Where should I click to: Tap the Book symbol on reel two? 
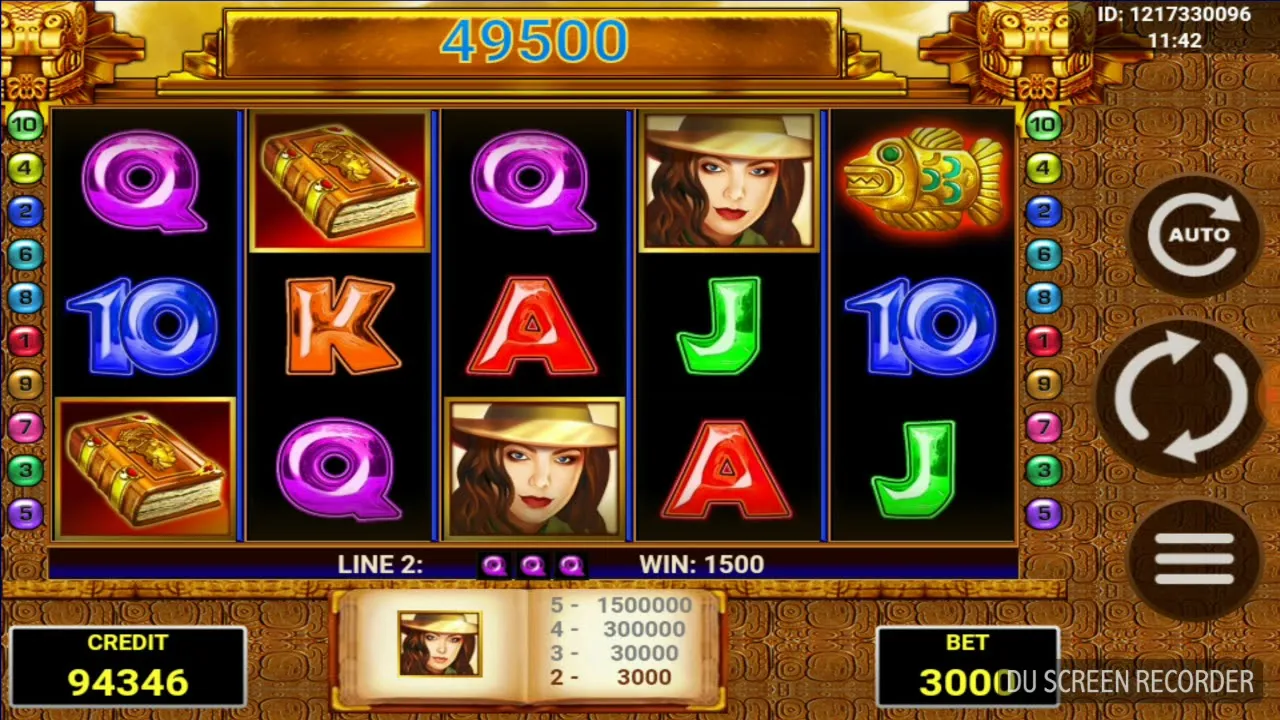338,181
